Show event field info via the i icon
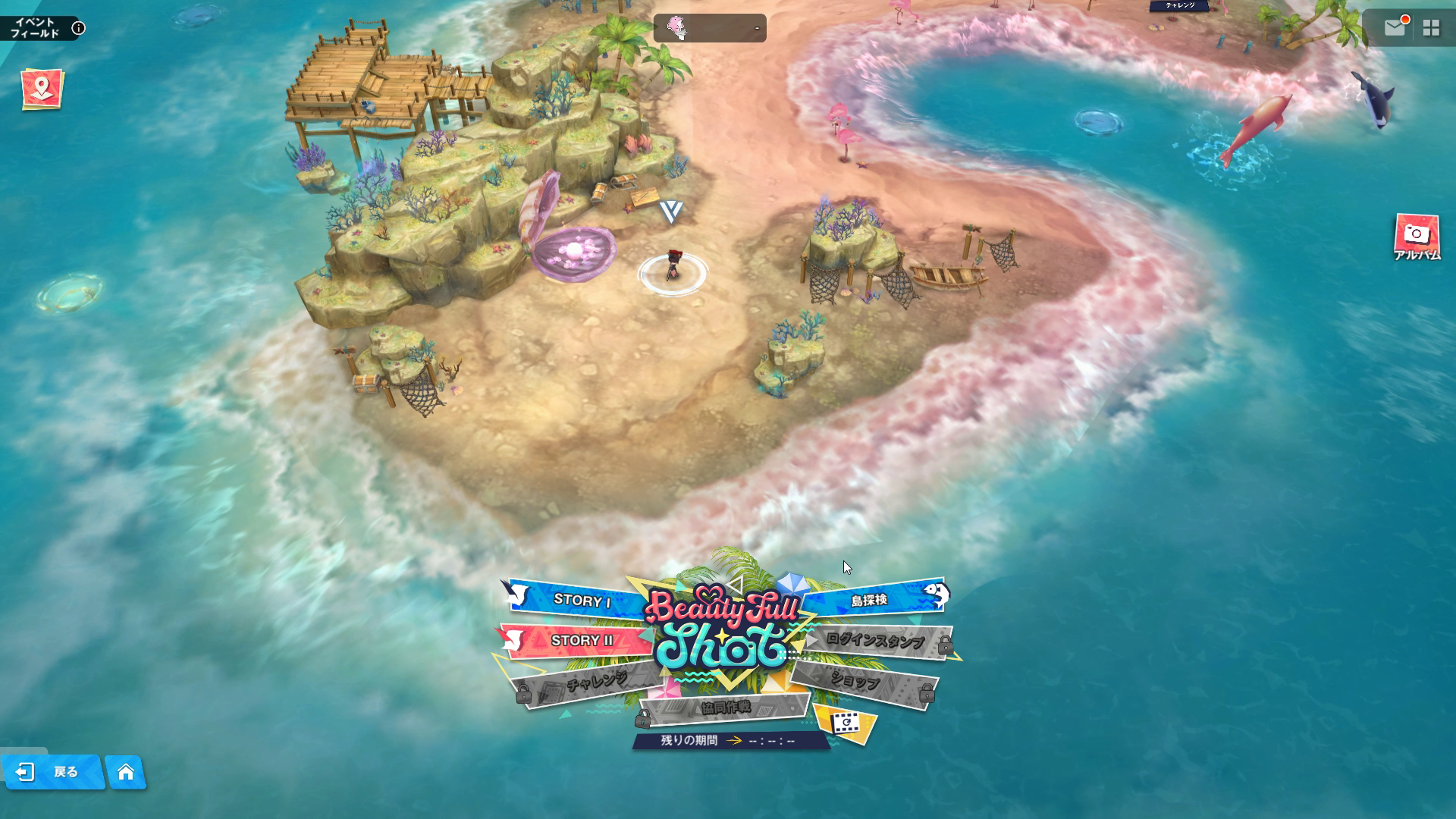 (78, 29)
